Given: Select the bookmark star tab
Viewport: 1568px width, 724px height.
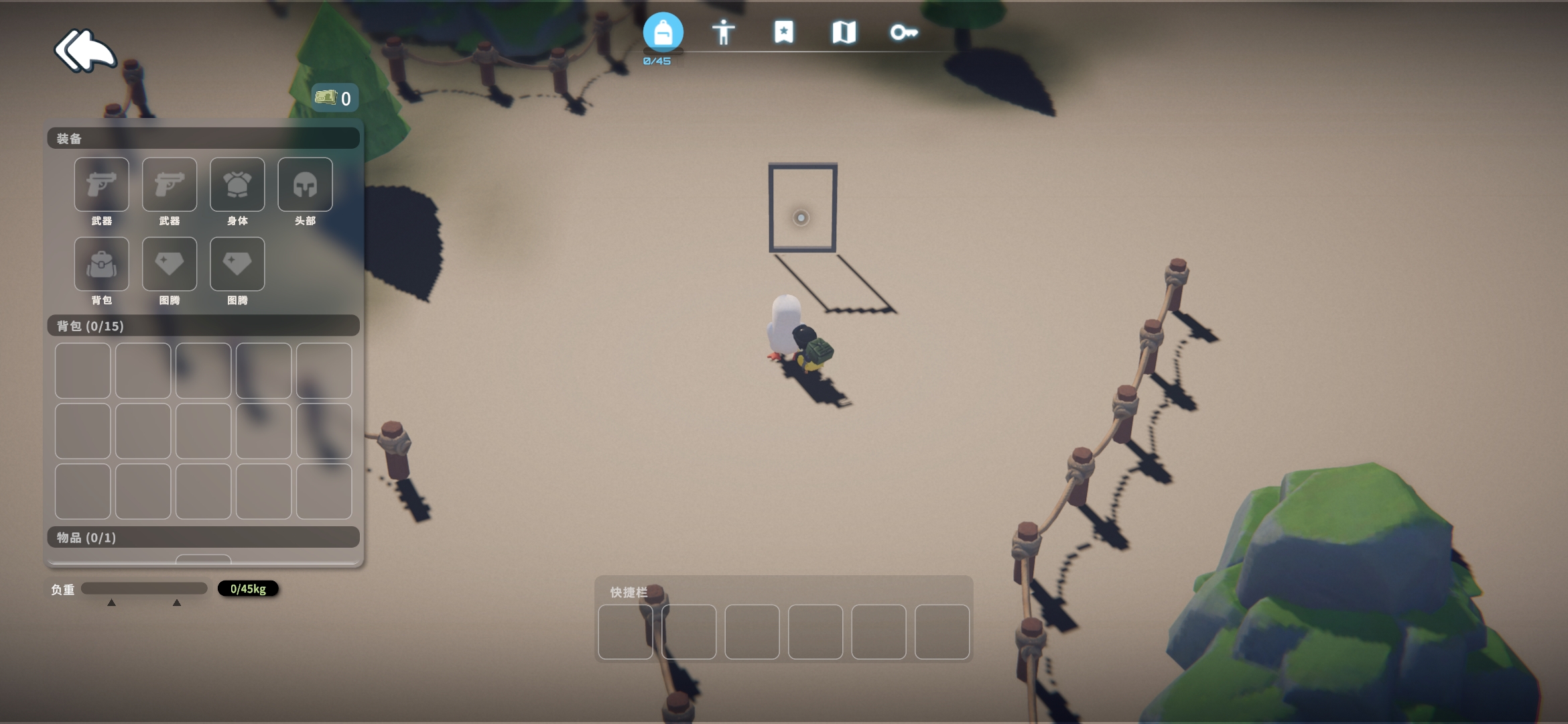Looking at the screenshot, I should click(783, 32).
